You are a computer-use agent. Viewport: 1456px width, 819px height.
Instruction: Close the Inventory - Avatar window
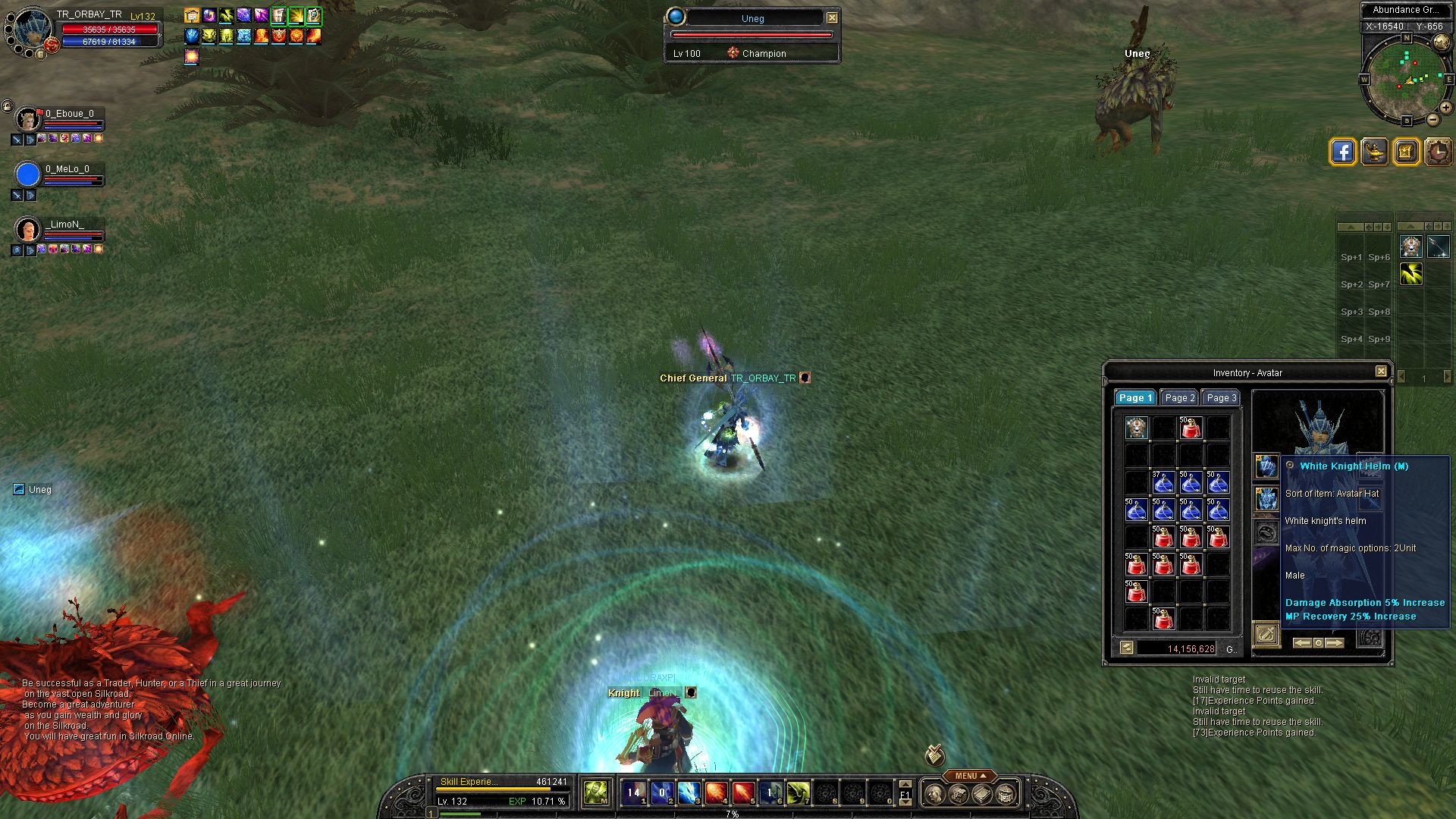click(x=1381, y=372)
